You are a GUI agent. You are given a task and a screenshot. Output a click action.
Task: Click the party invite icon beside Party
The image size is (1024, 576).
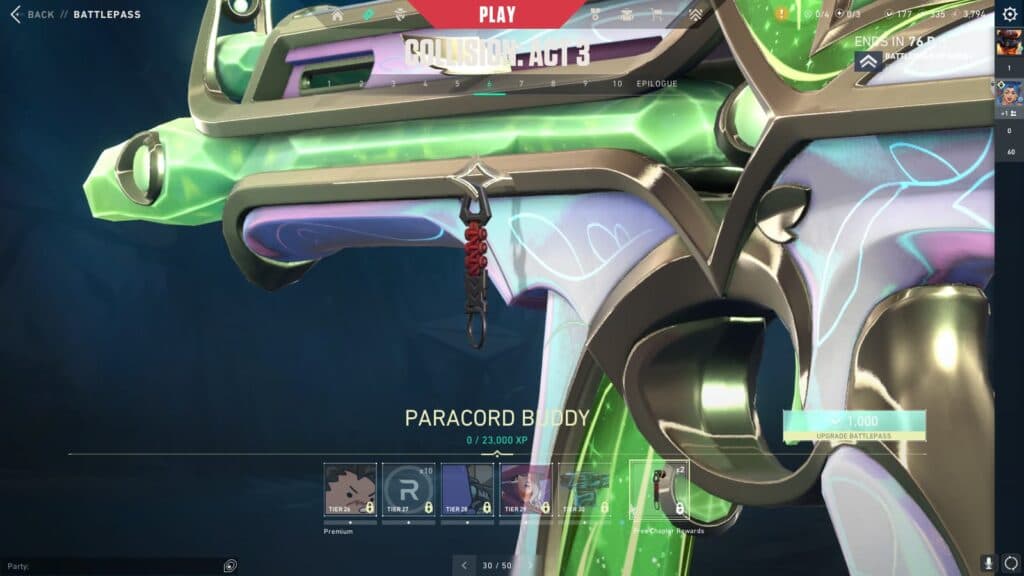pos(230,565)
